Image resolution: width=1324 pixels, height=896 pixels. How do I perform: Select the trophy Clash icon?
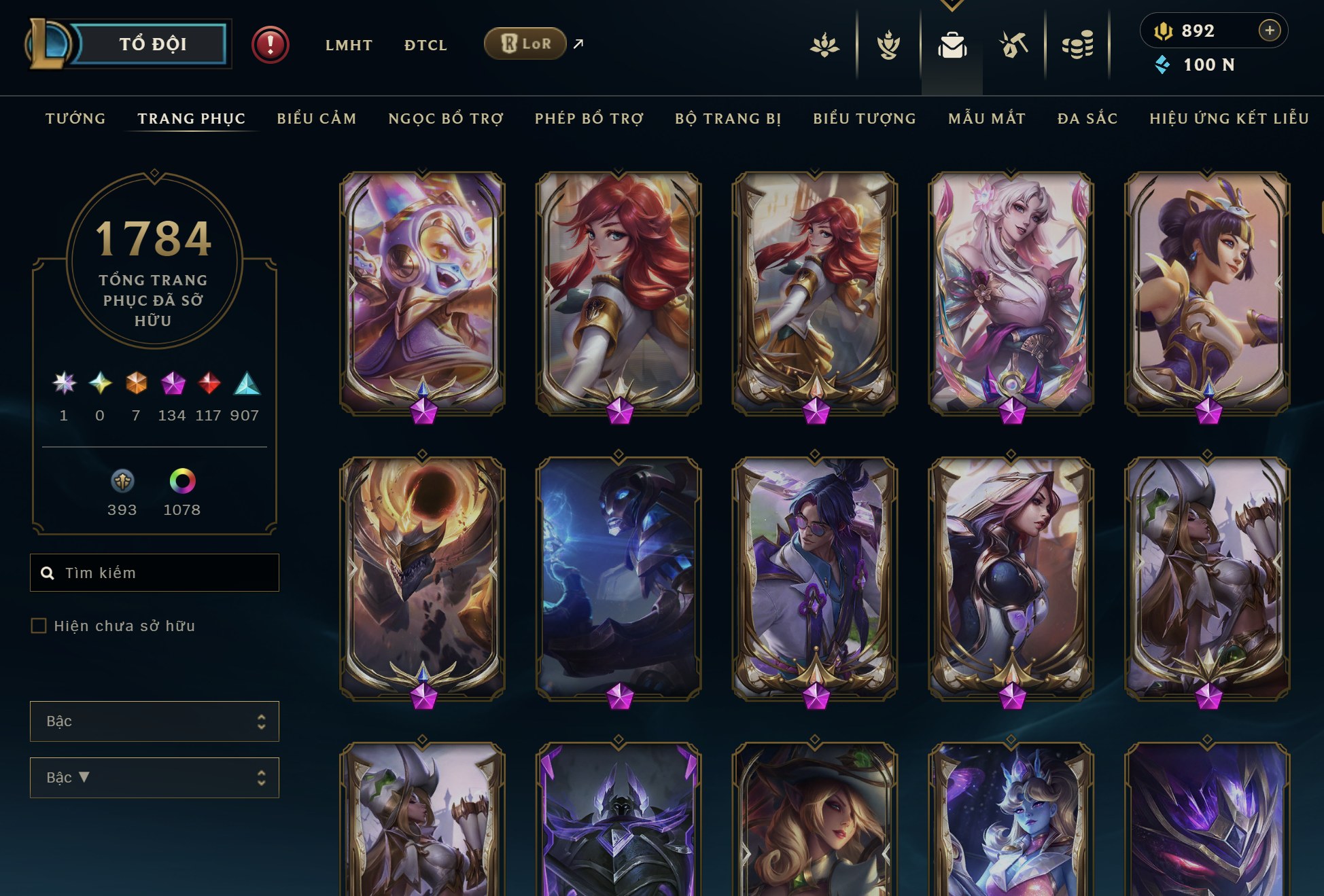890,46
